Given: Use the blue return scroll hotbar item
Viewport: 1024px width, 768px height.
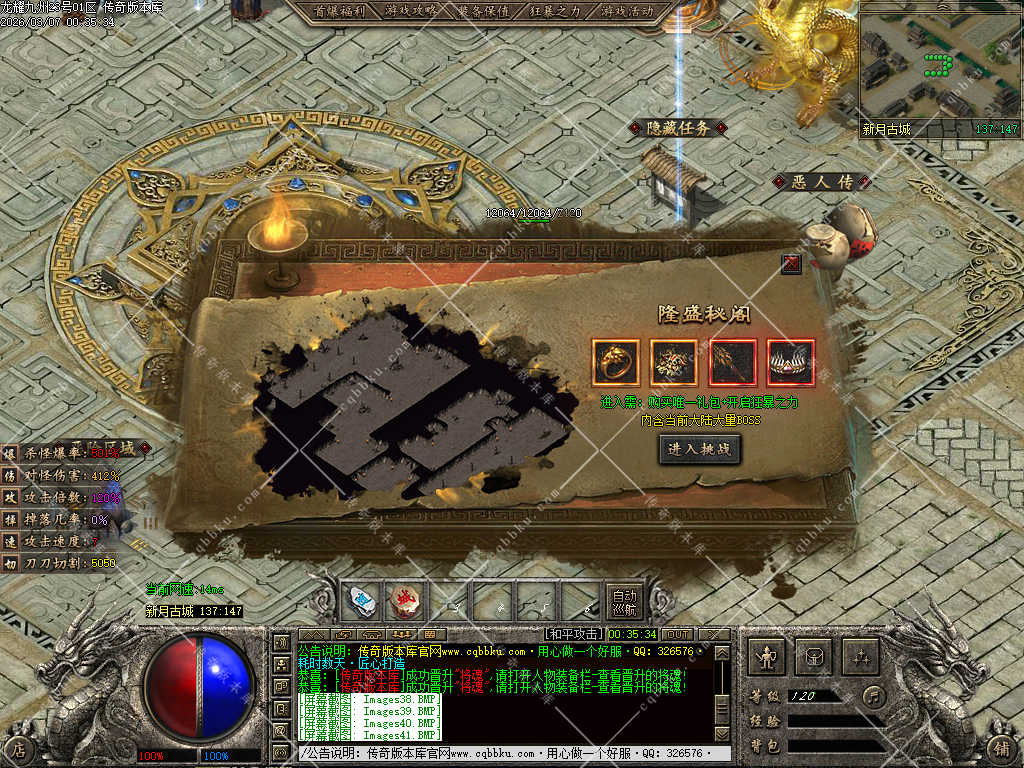Looking at the screenshot, I should 361,602.
